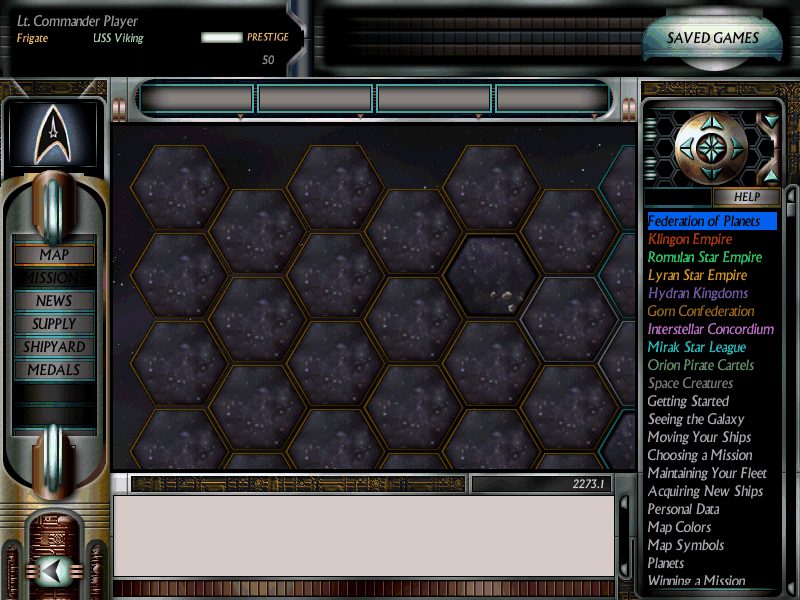
Task: Click the back arrow button
Action: tap(54, 571)
